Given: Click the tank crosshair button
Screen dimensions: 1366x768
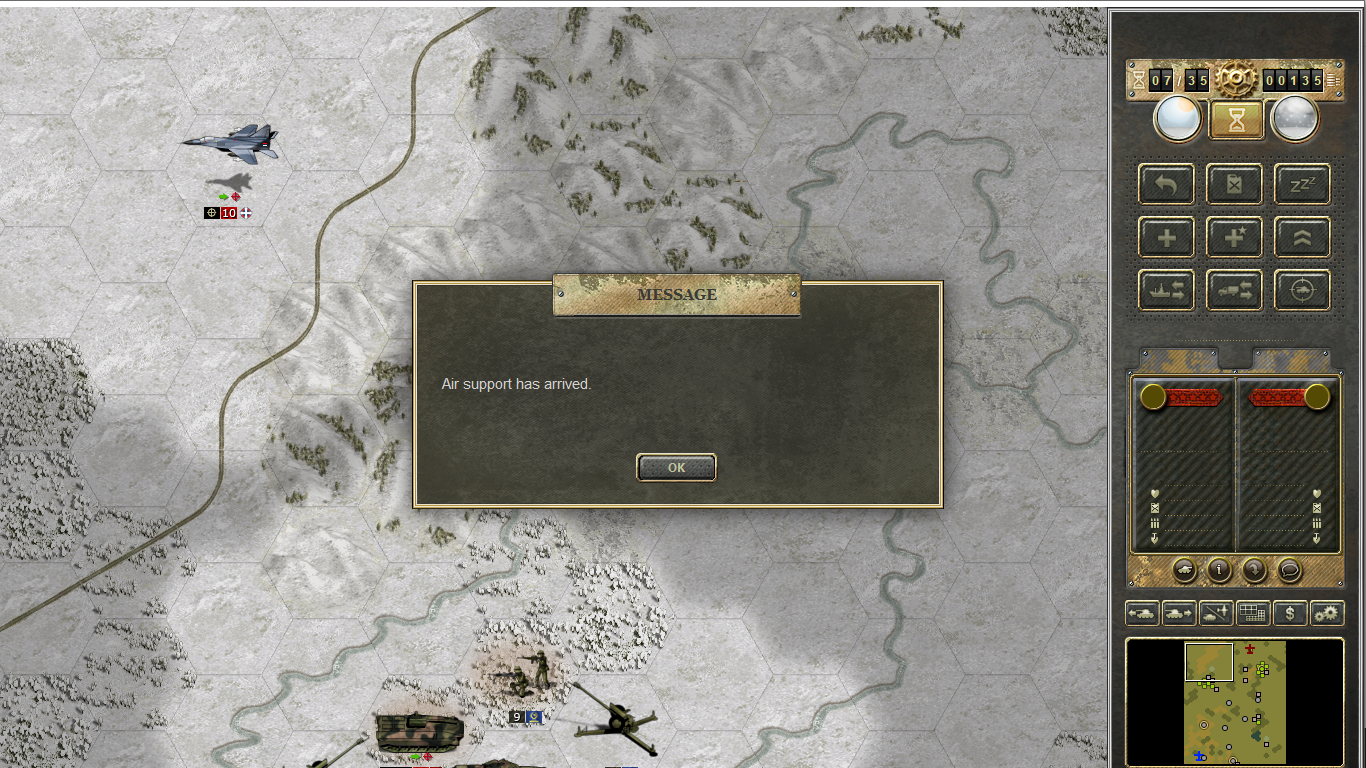Looking at the screenshot, I should (x=1302, y=291).
